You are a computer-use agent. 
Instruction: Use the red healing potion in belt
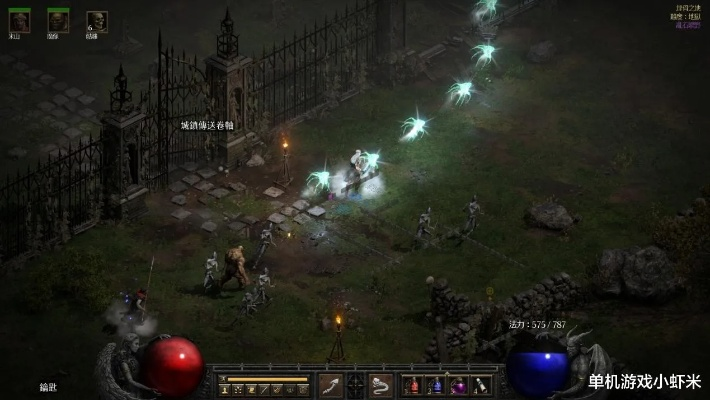(x=413, y=386)
